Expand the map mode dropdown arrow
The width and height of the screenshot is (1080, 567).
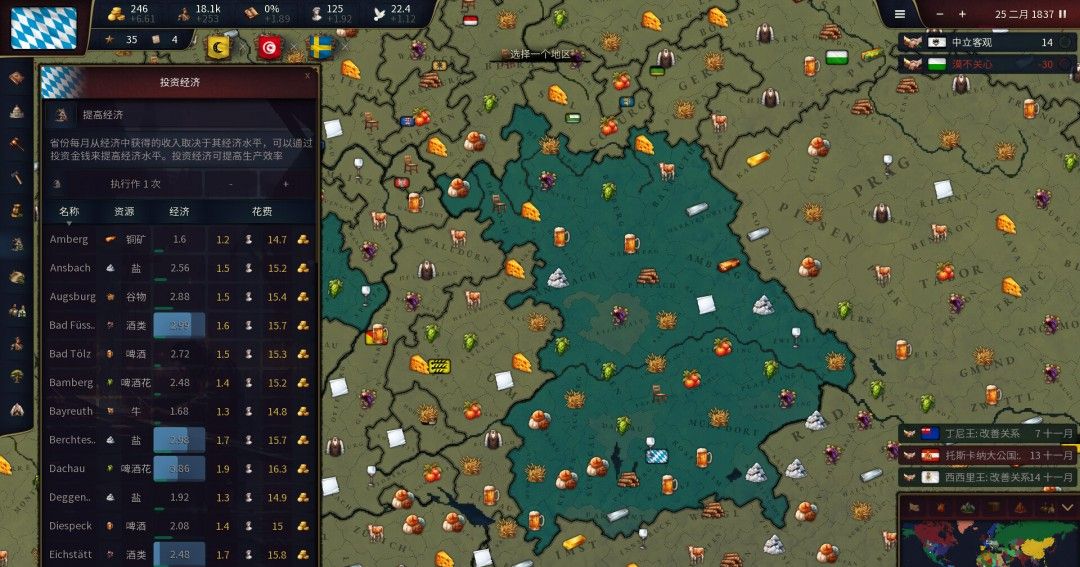click(x=1067, y=508)
